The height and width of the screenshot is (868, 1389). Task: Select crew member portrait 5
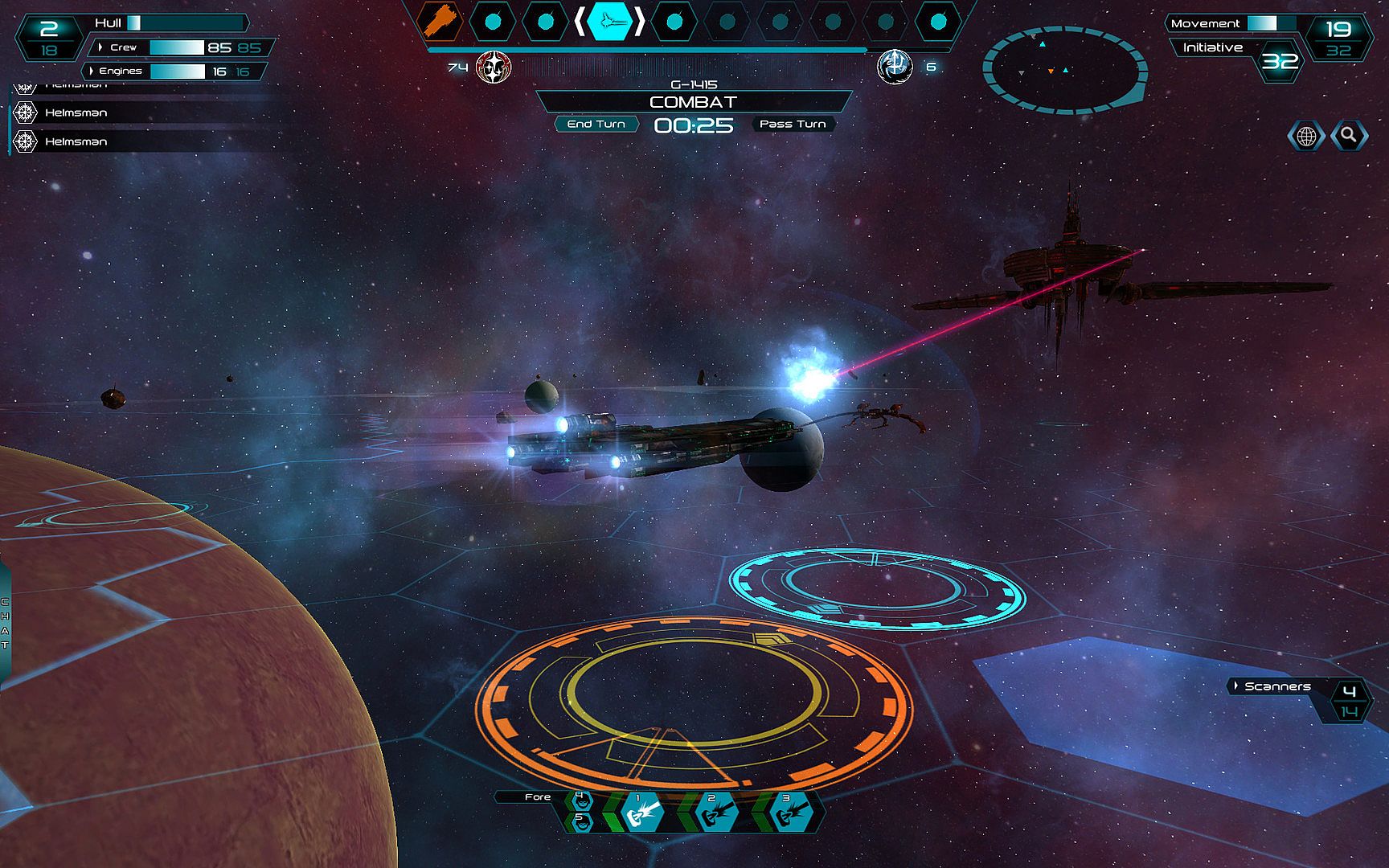click(x=579, y=821)
